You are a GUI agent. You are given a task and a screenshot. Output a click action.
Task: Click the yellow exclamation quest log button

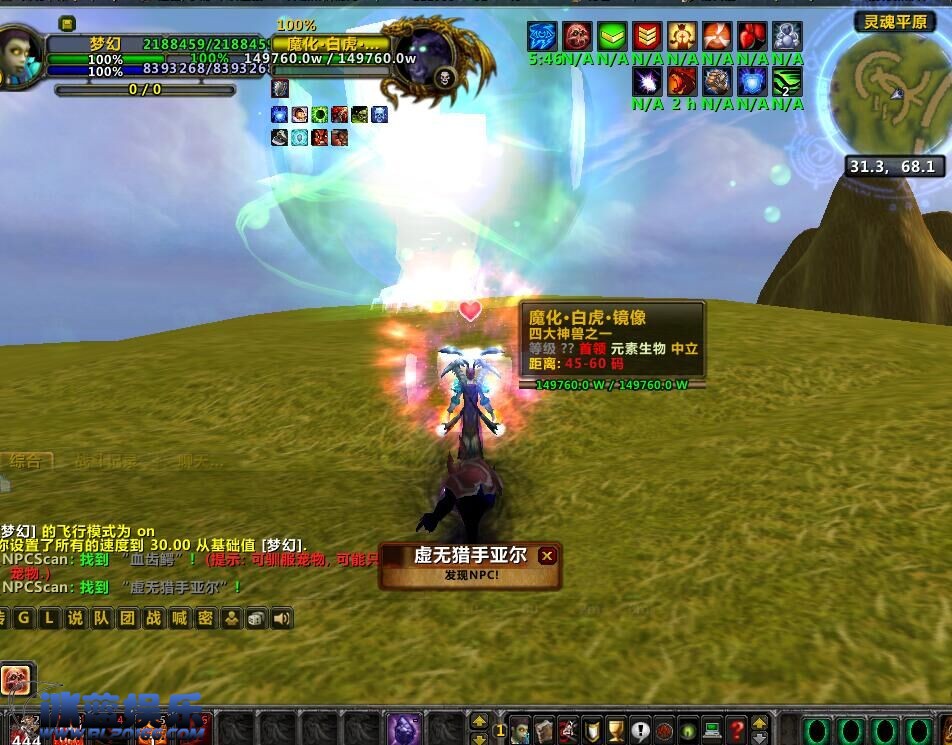point(640,729)
